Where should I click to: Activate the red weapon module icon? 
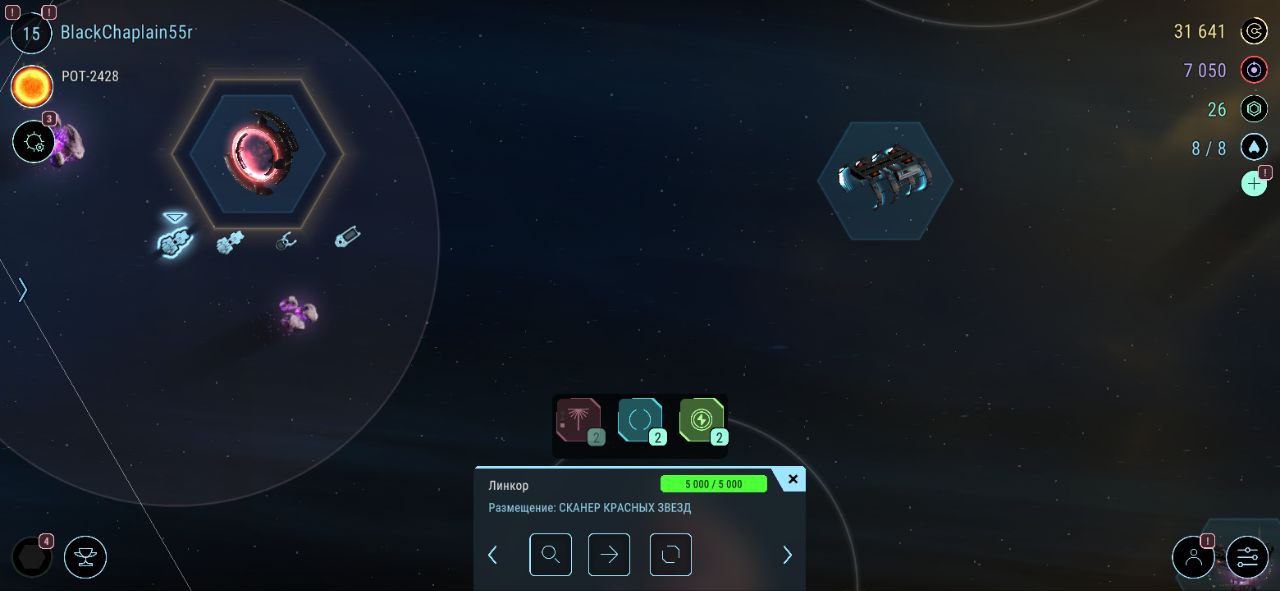coord(579,420)
